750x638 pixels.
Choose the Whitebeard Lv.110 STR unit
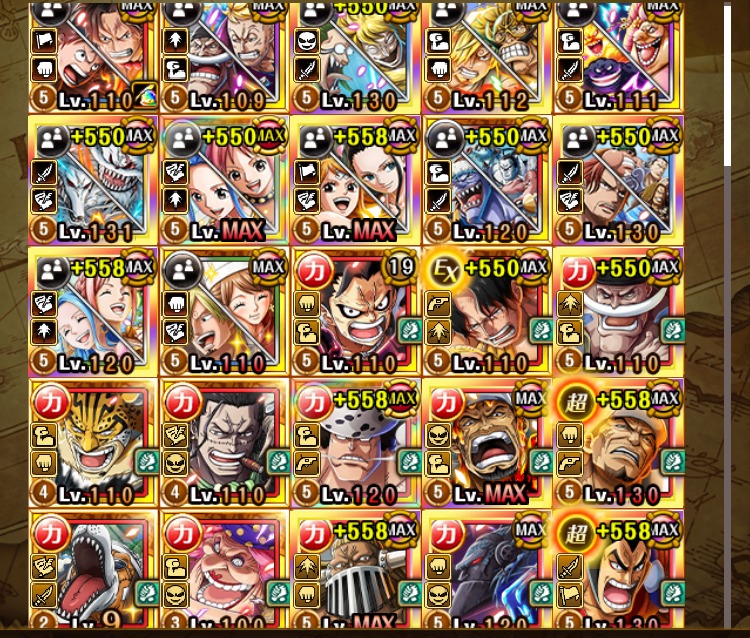click(x=618, y=311)
